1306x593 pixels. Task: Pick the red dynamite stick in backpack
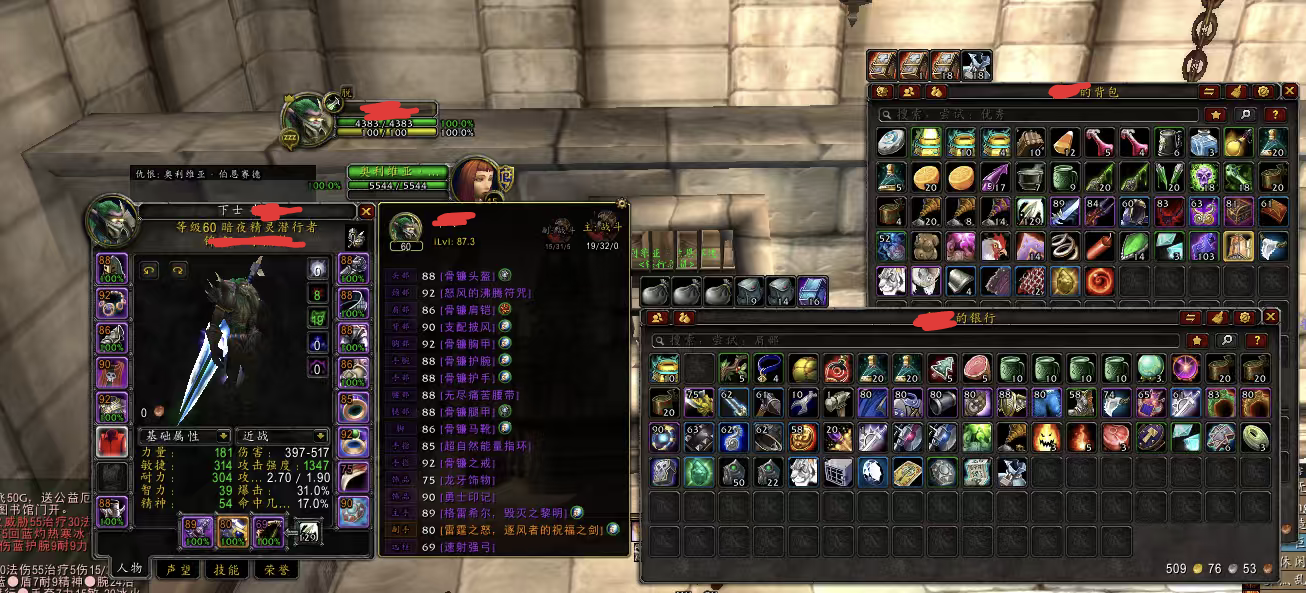pyautogui.click(x=1098, y=245)
